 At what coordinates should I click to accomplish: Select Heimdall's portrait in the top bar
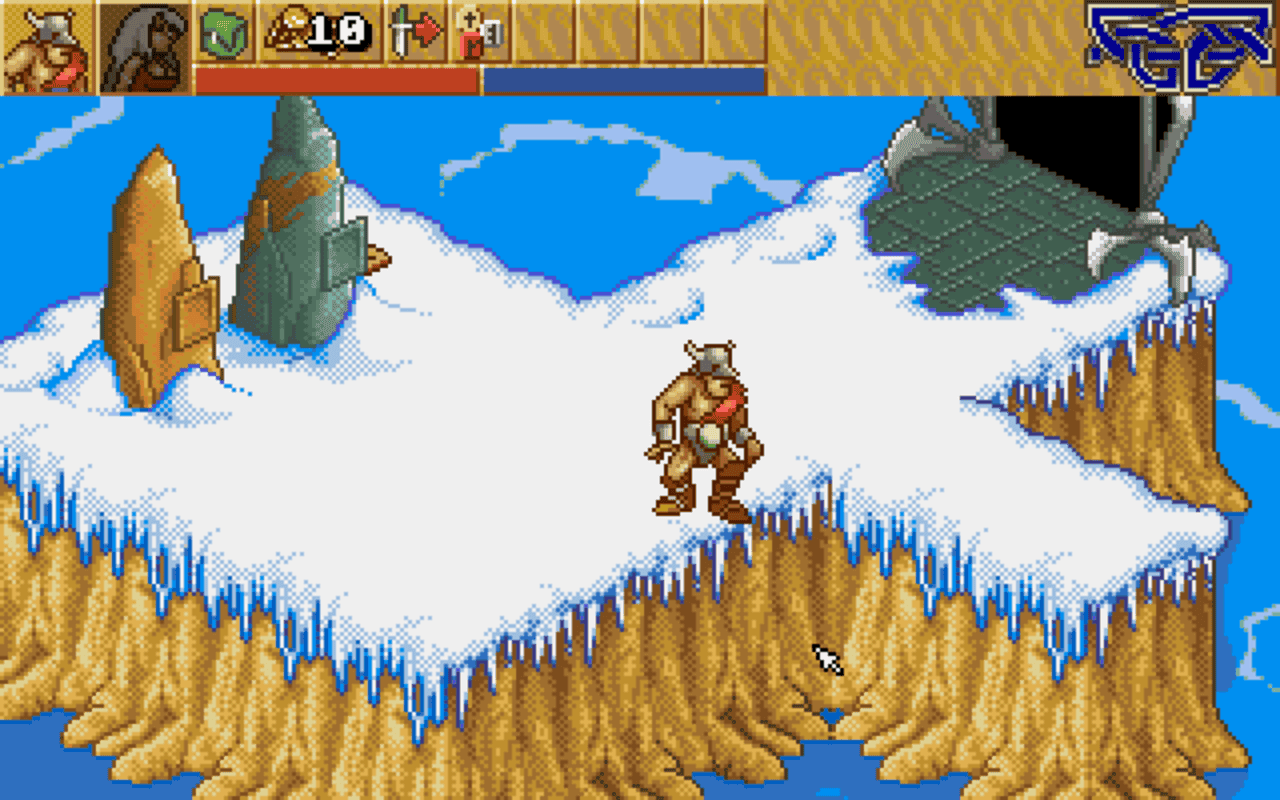tap(45, 45)
